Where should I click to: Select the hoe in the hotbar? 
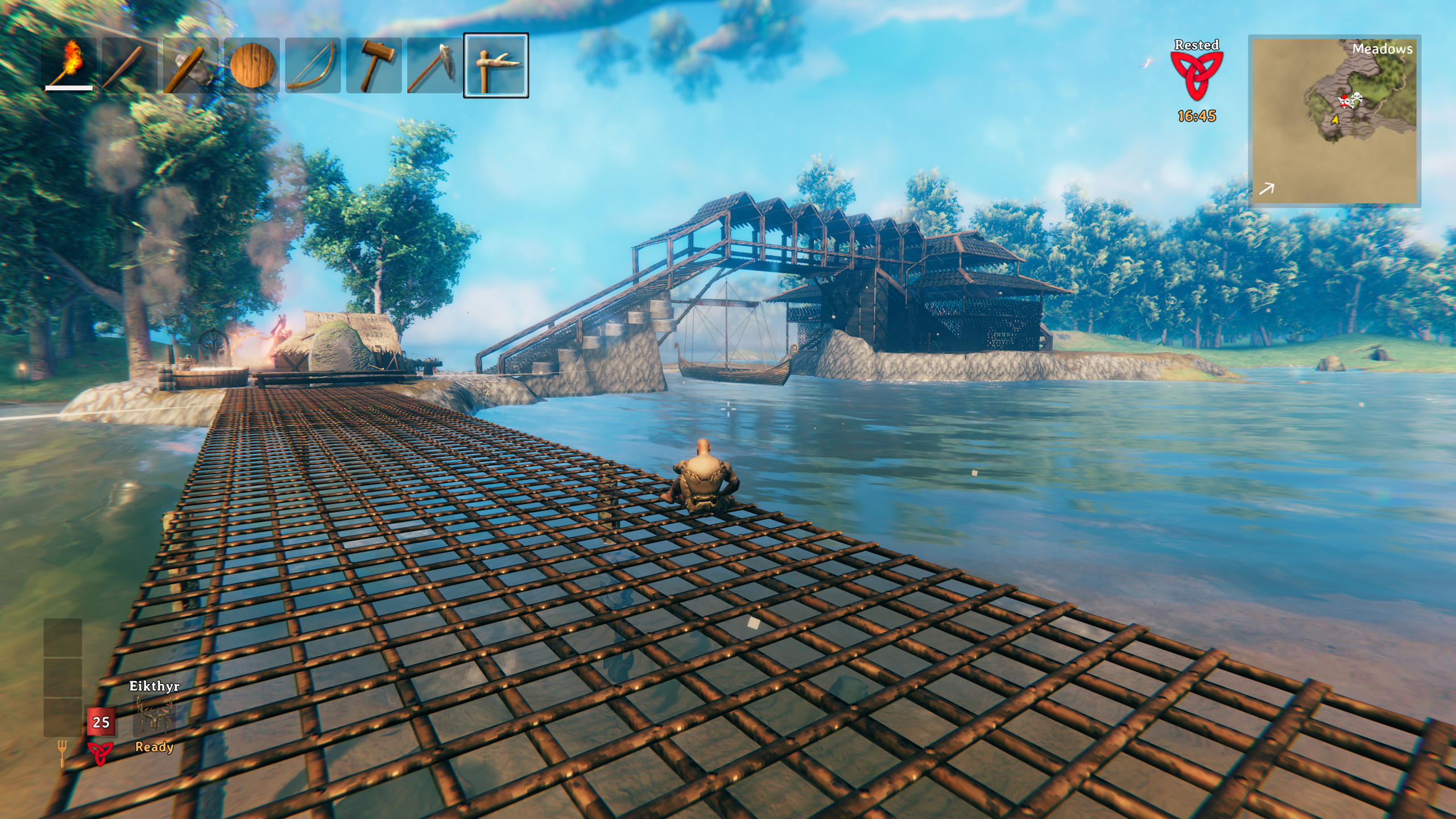(435, 65)
